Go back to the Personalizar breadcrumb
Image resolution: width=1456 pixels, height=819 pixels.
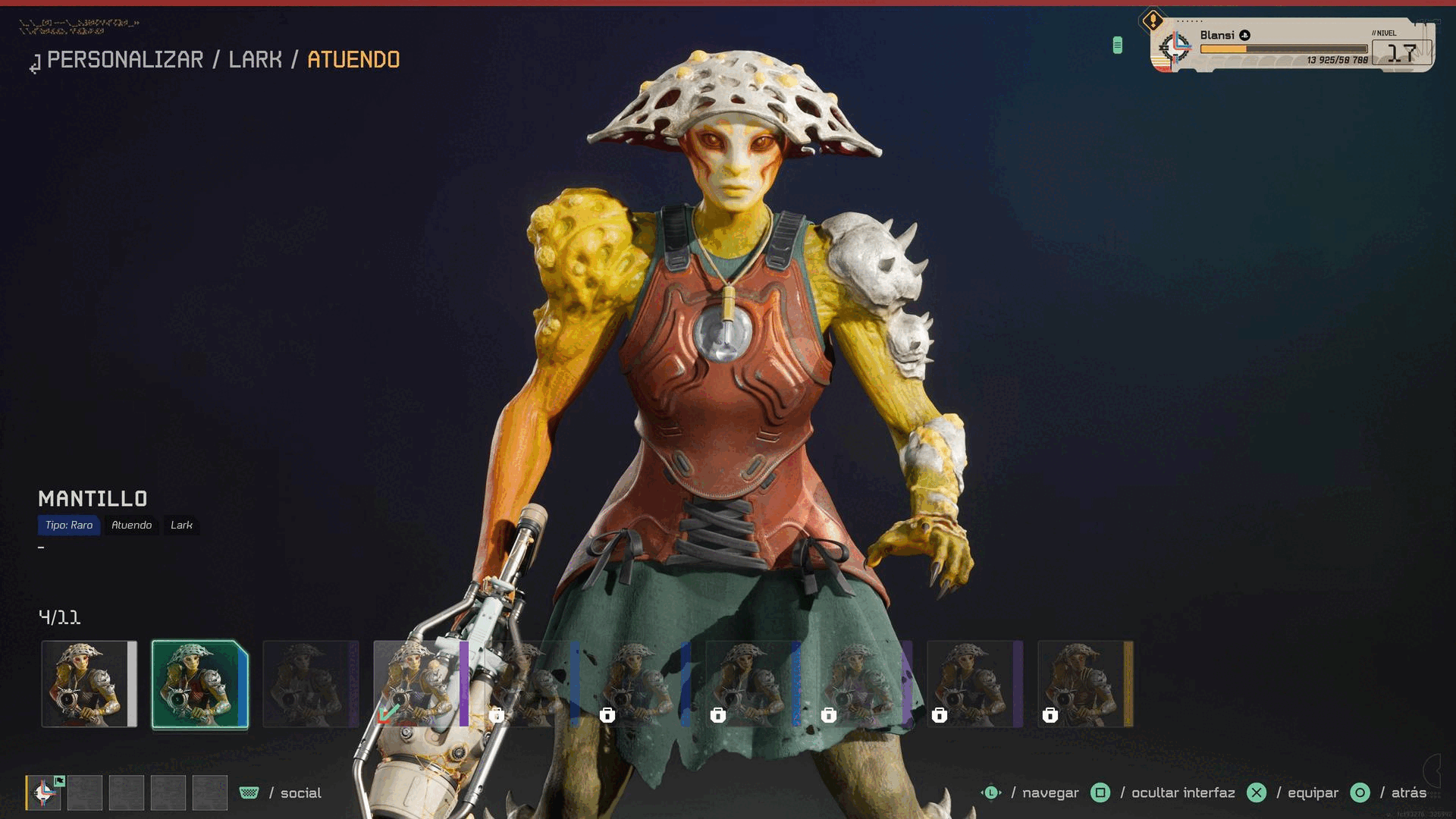pyautogui.click(x=125, y=60)
